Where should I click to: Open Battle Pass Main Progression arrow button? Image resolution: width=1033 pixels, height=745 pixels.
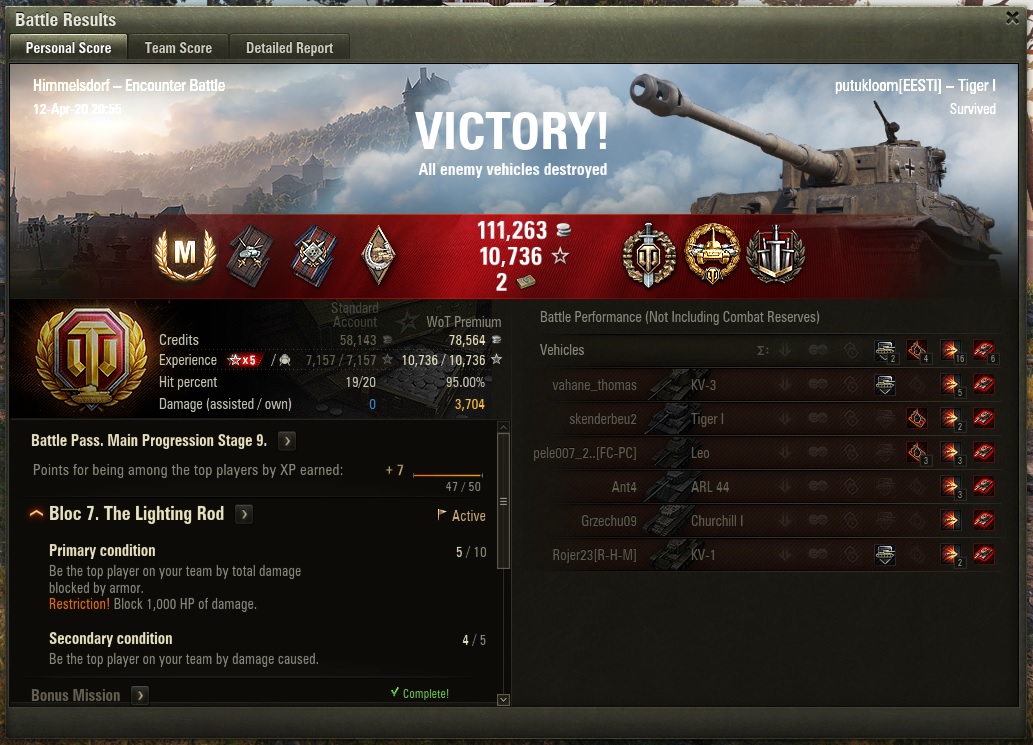[287, 441]
